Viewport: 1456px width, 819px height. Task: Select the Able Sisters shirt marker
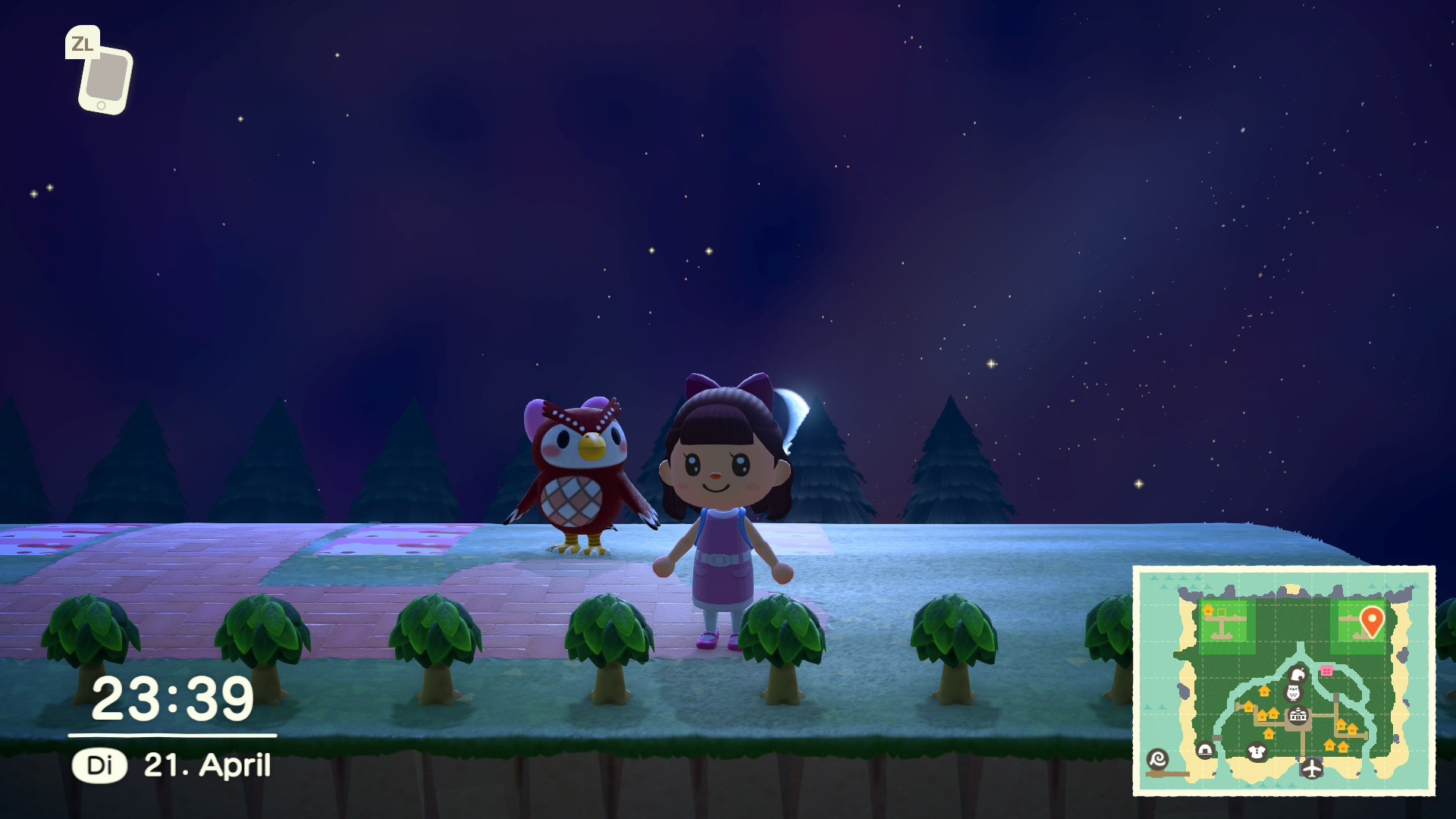(x=1257, y=752)
